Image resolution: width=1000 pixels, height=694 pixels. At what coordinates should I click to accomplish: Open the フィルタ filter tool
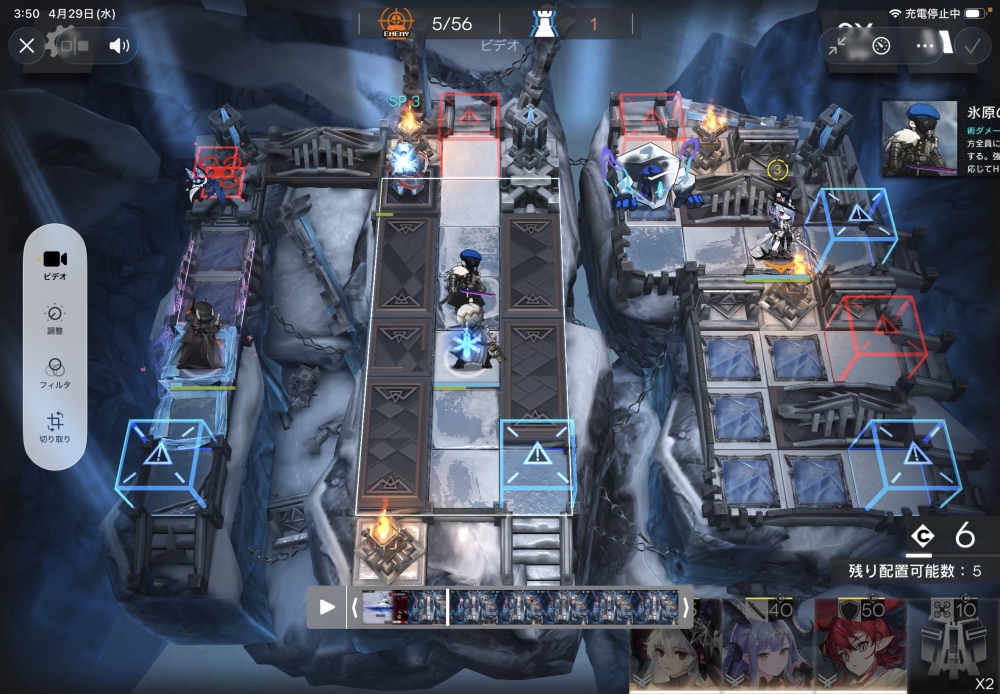pyautogui.click(x=55, y=374)
